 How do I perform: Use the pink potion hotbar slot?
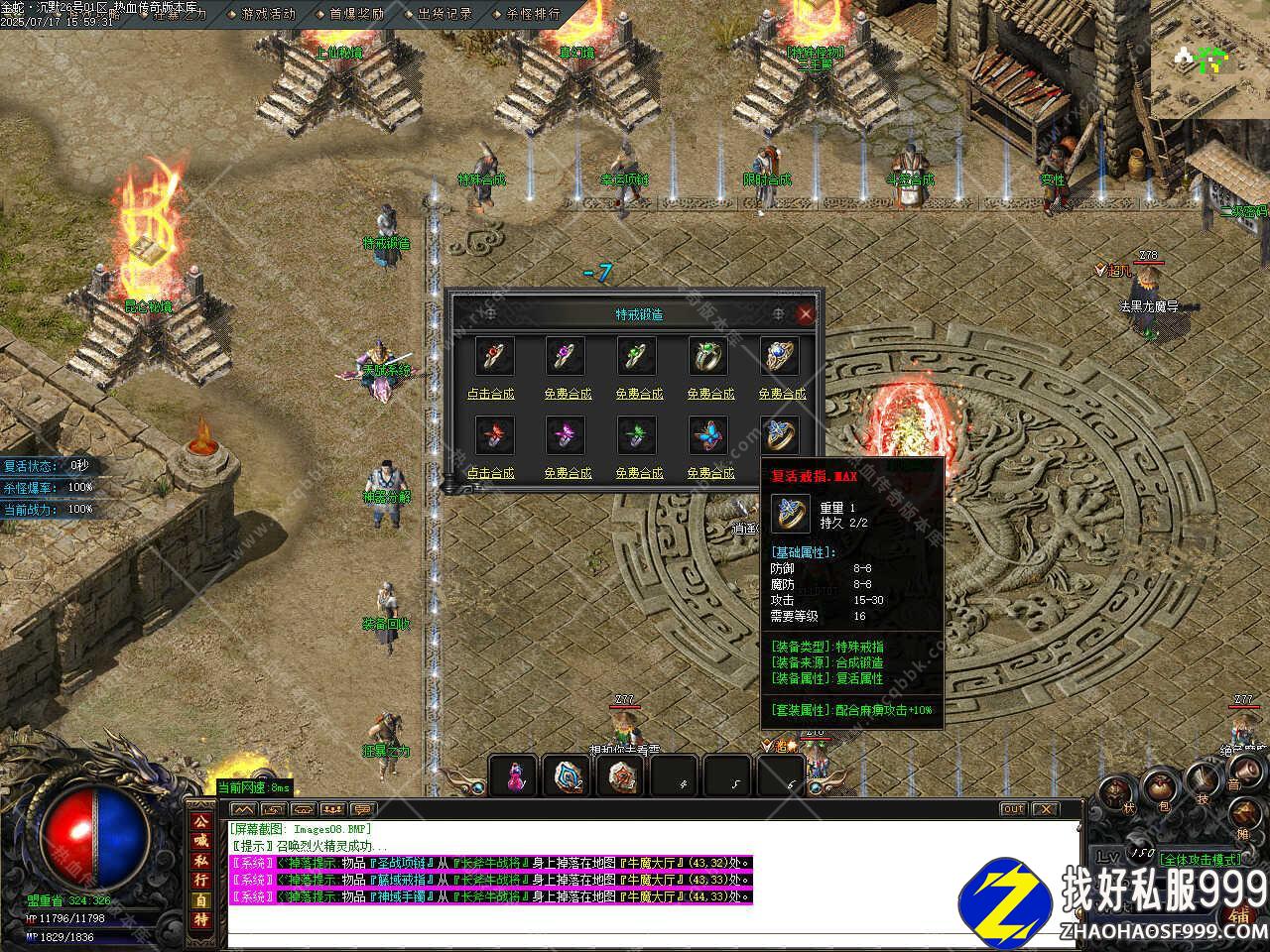[514, 775]
